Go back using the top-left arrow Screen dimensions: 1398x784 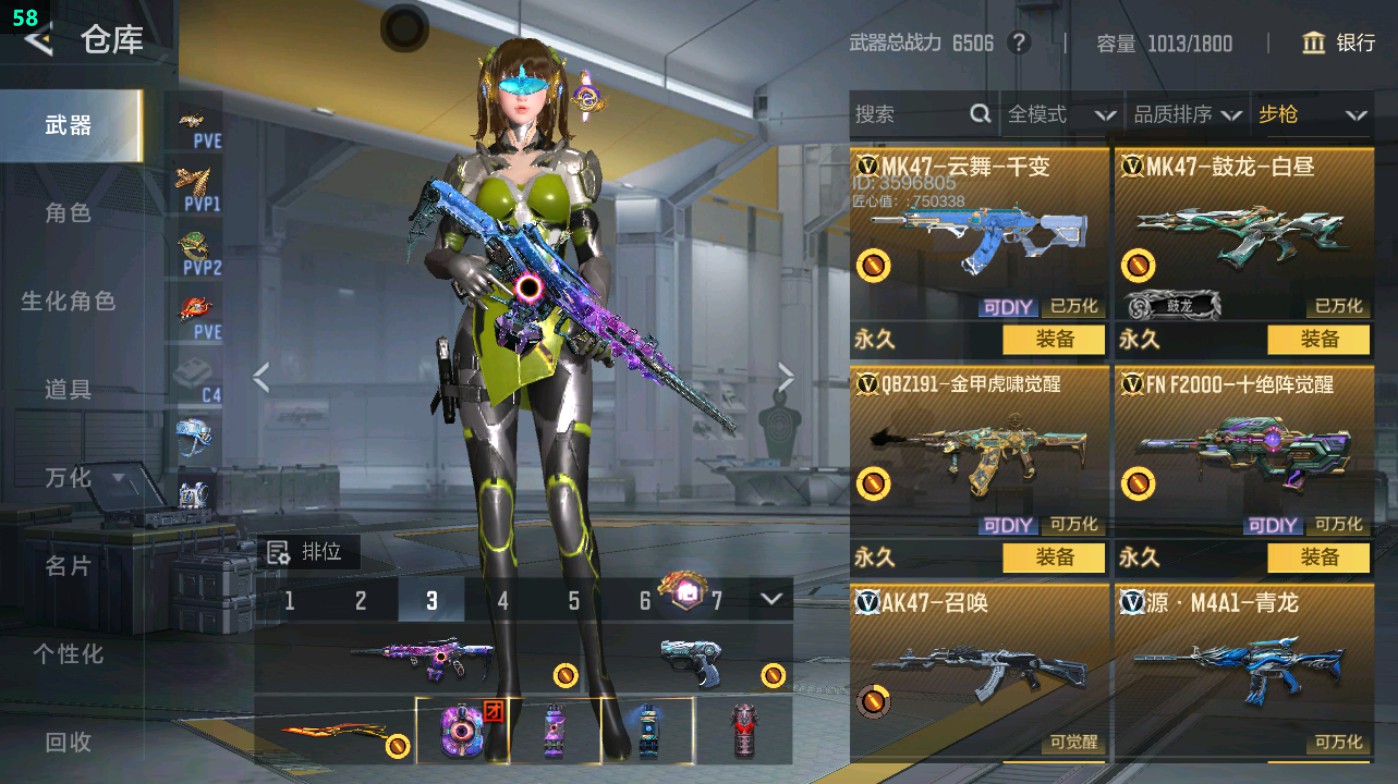[x=38, y=40]
